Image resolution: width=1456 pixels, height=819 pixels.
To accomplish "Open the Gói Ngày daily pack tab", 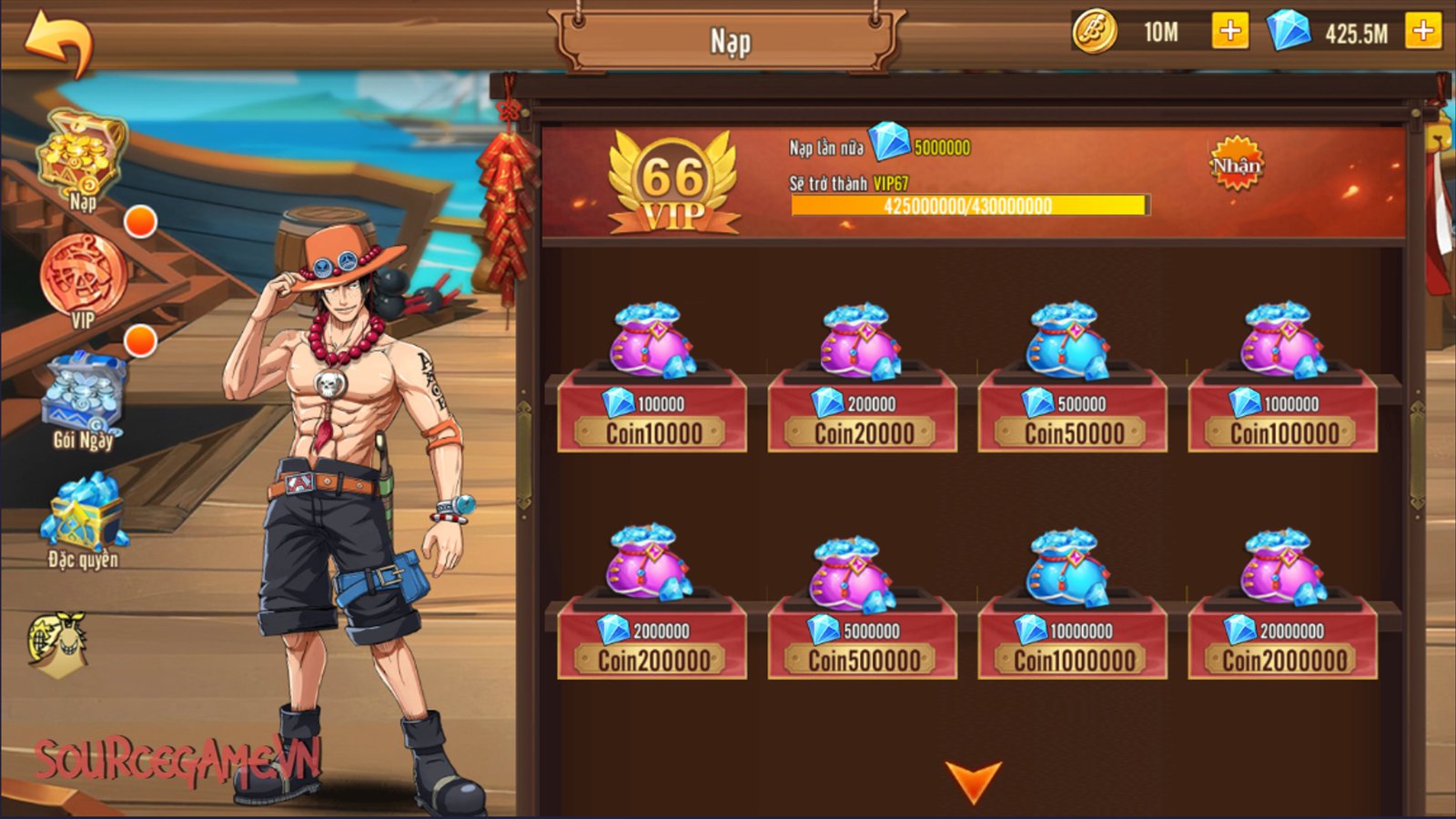I will click(84, 400).
